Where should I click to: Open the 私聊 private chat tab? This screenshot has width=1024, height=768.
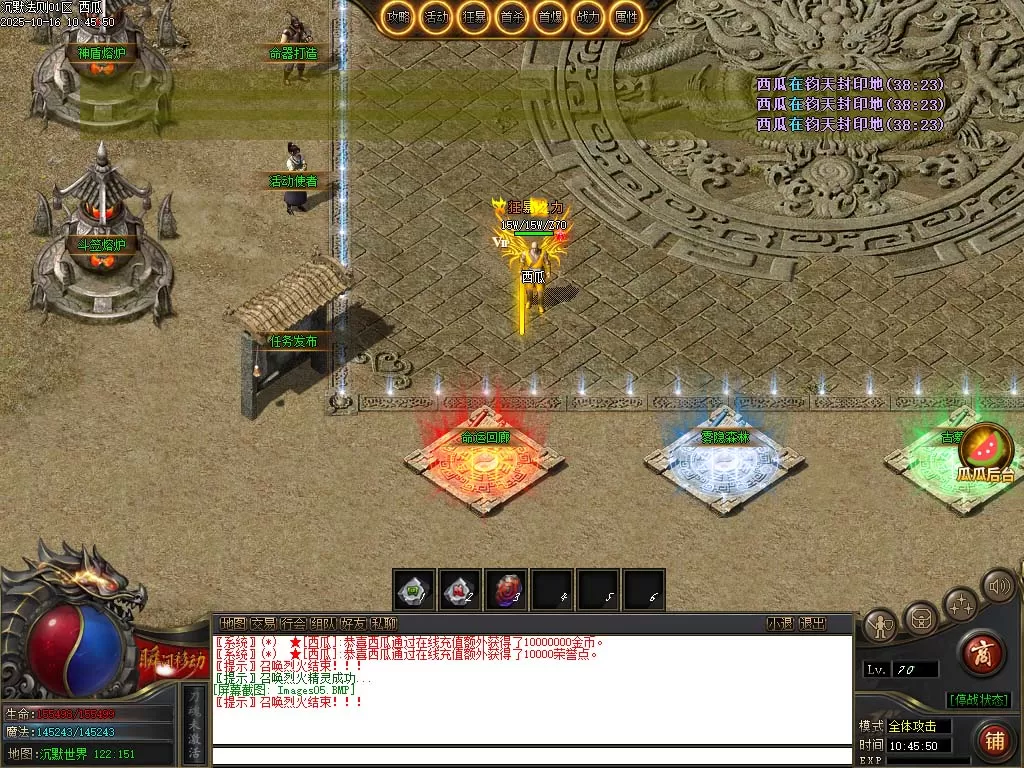pos(383,623)
